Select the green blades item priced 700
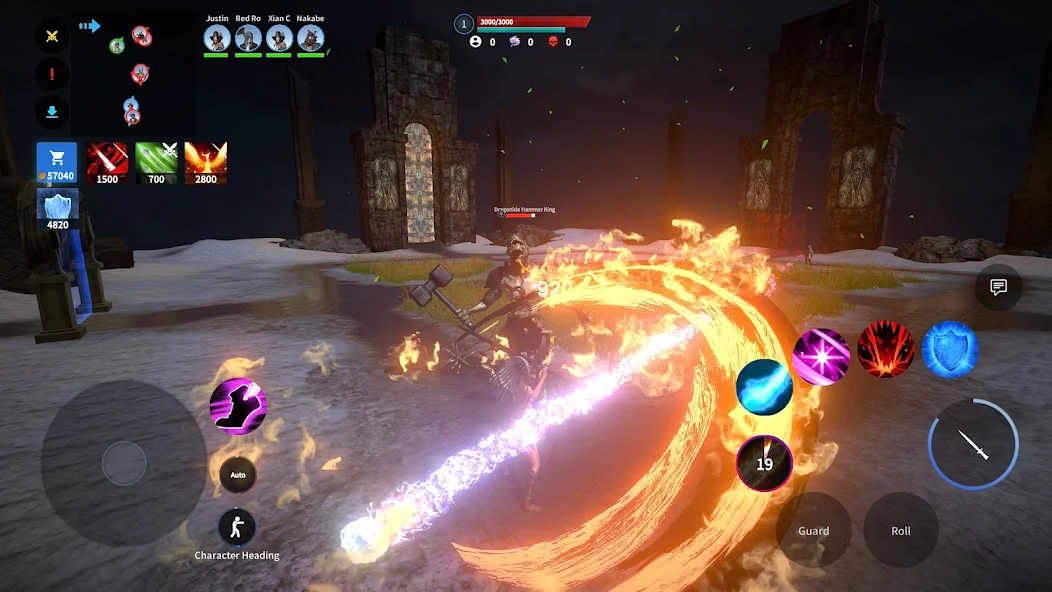 pos(156,163)
